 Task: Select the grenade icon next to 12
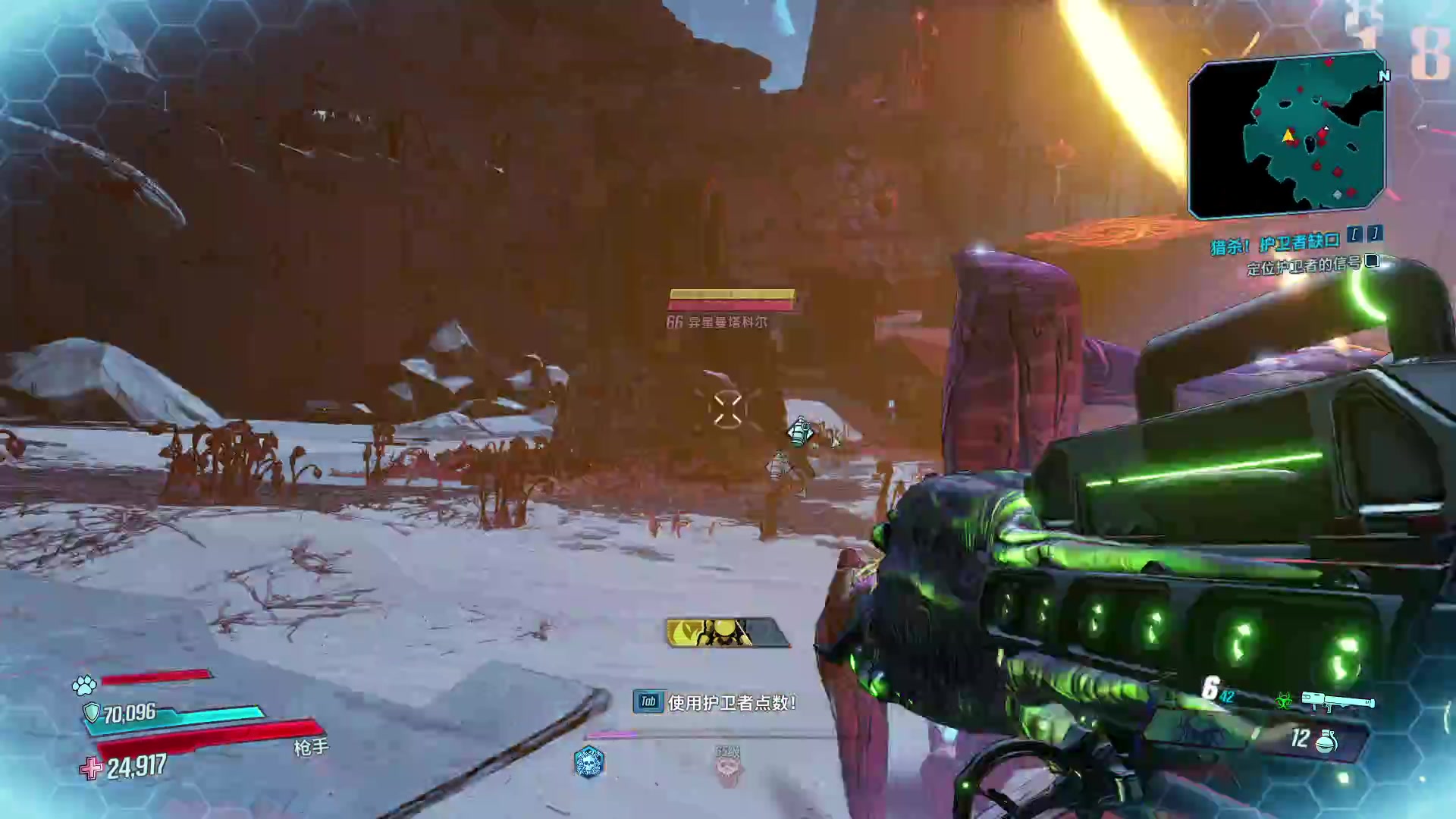pyautogui.click(x=1326, y=741)
